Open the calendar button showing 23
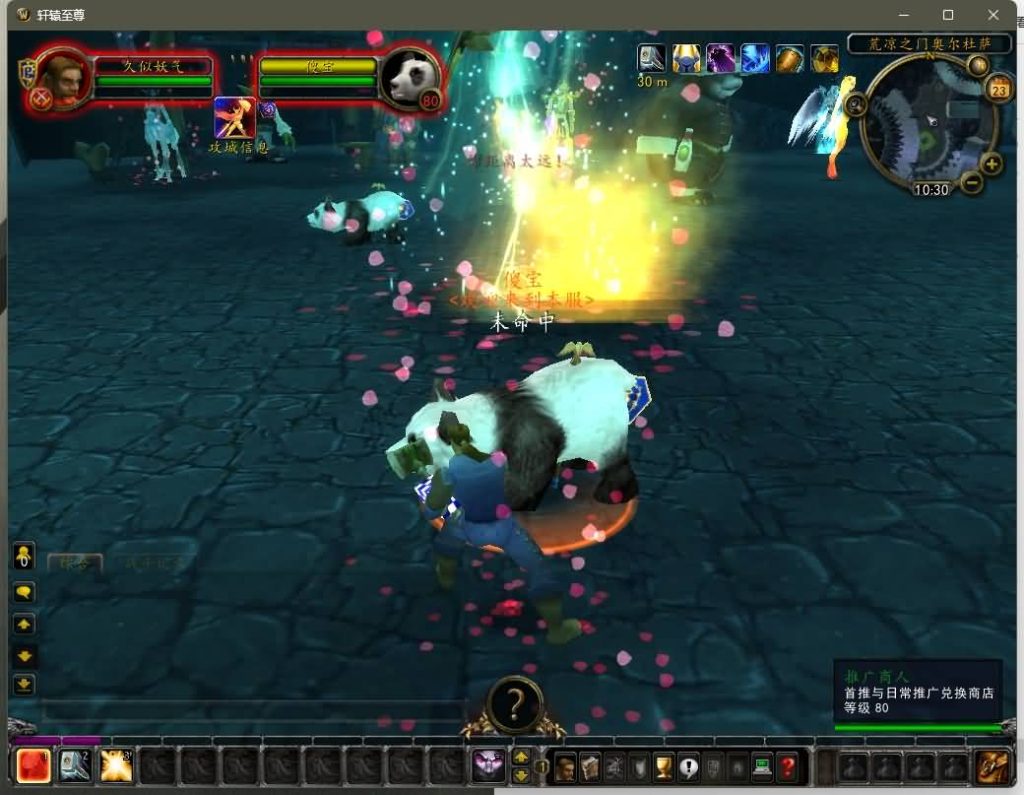Viewport: 1024px width, 795px height. (x=998, y=90)
